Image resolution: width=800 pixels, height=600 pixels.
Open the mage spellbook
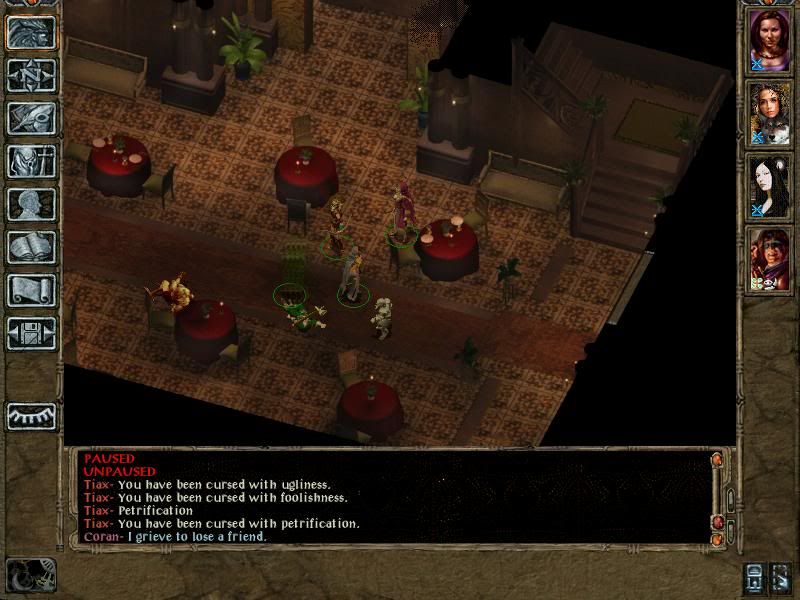31,247
